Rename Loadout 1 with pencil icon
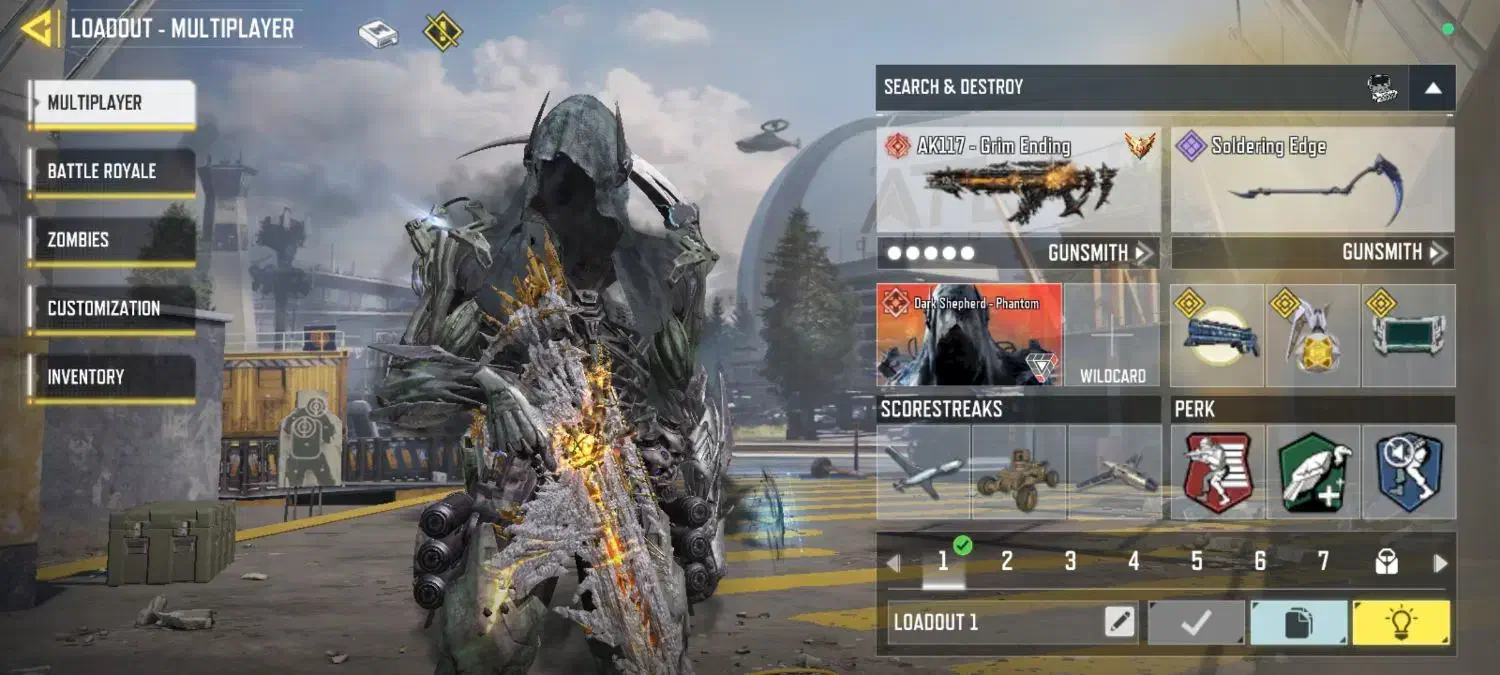 click(x=1120, y=623)
